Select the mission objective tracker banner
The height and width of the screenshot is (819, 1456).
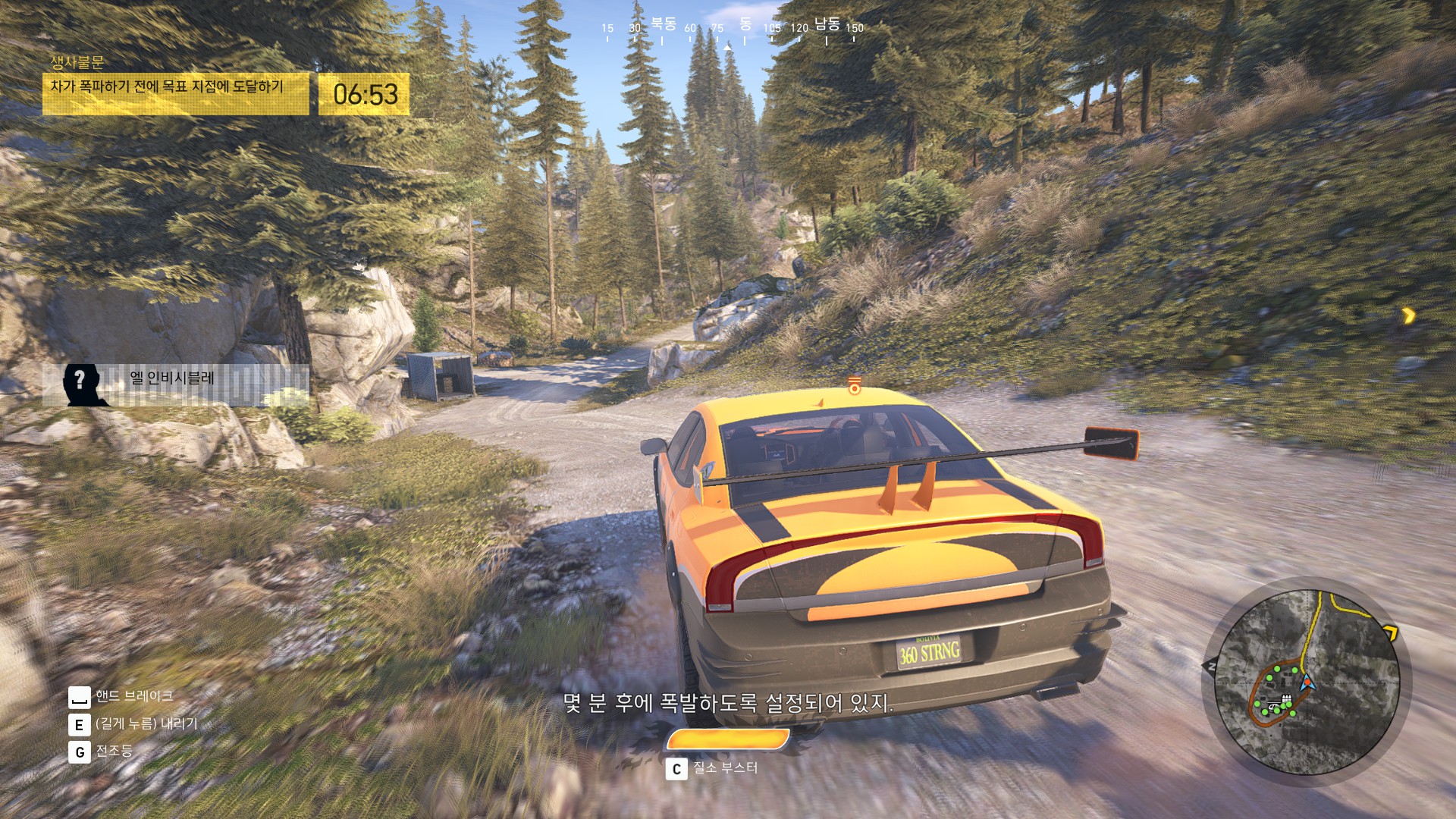tap(175, 94)
